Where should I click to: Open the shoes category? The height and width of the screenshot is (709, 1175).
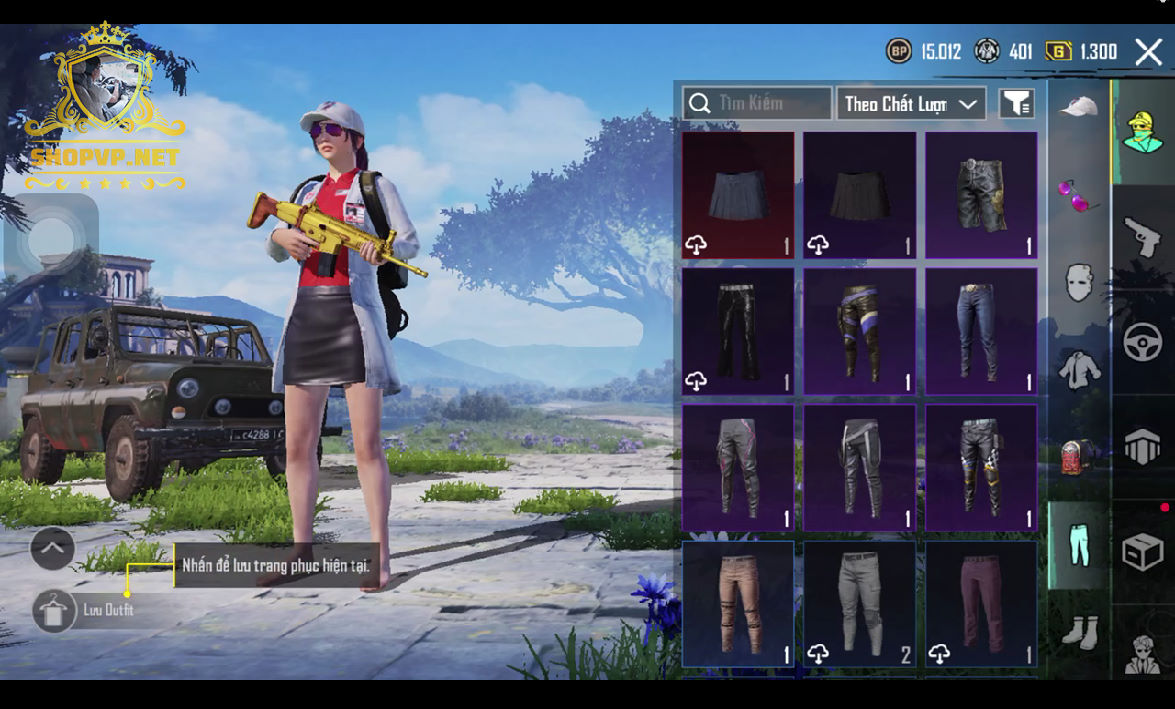click(x=1079, y=632)
